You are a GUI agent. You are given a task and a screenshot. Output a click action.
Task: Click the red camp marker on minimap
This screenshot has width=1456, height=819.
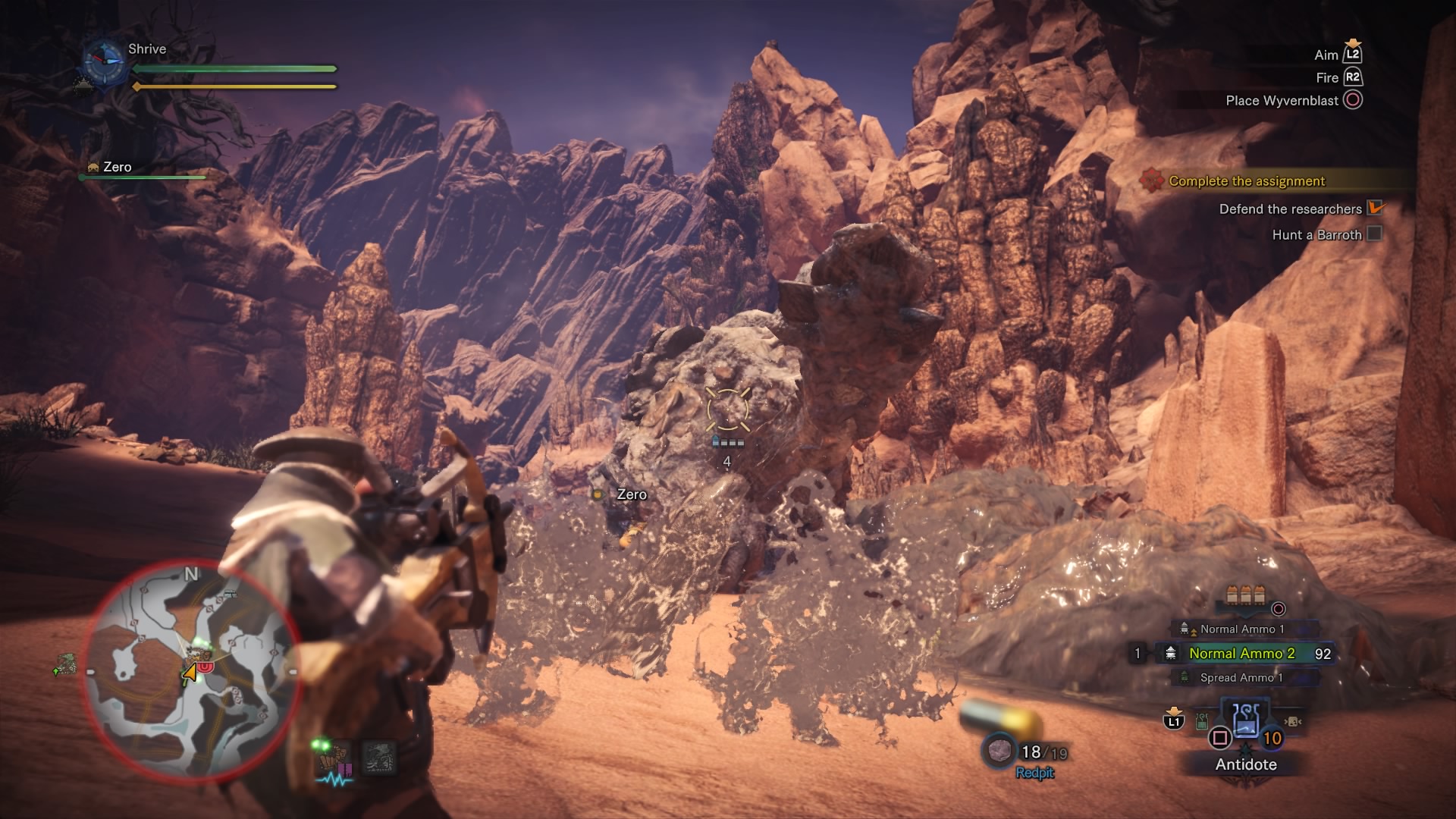coord(206,666)
